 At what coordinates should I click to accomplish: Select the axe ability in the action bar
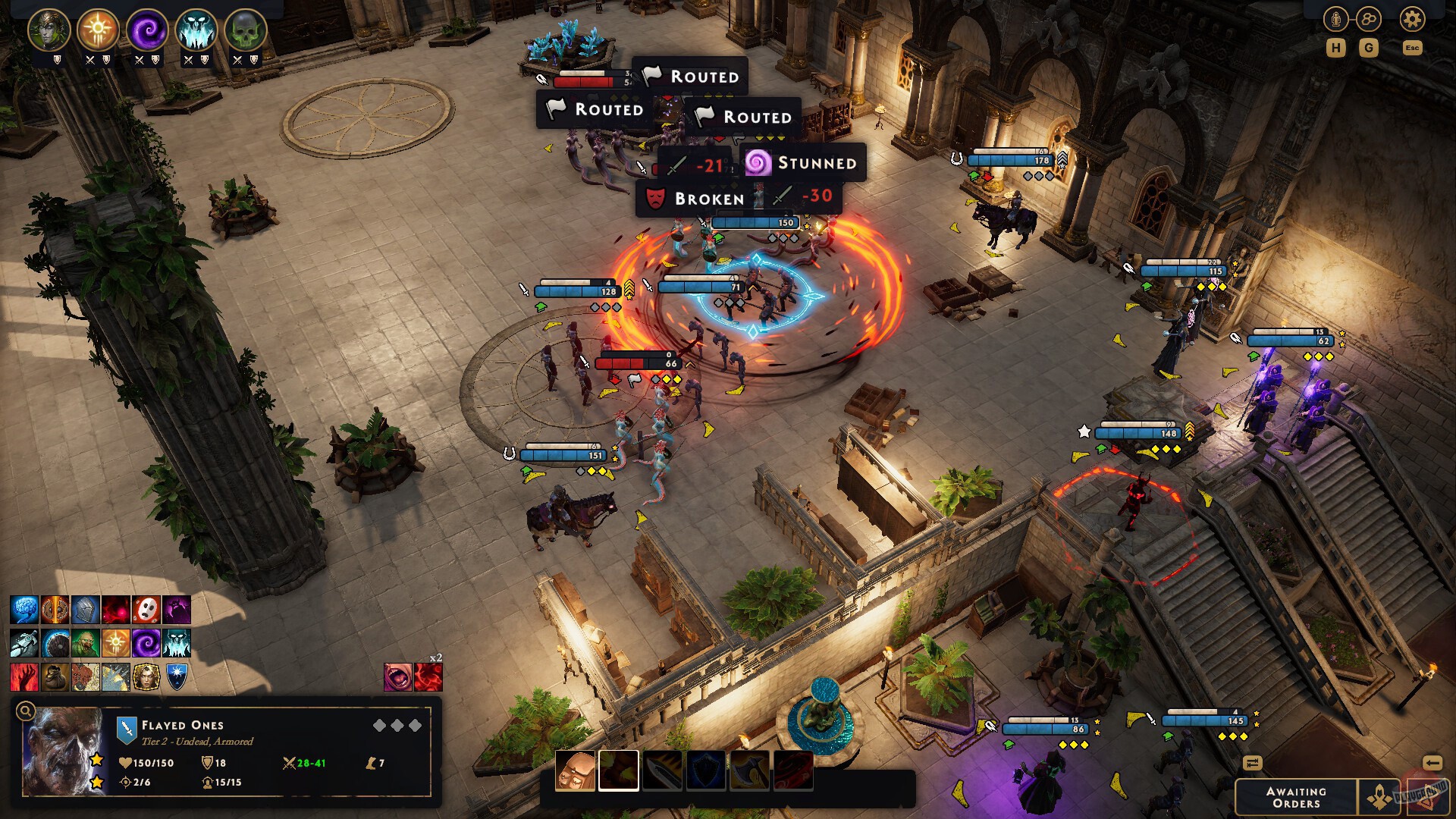(x=749, y=767)
